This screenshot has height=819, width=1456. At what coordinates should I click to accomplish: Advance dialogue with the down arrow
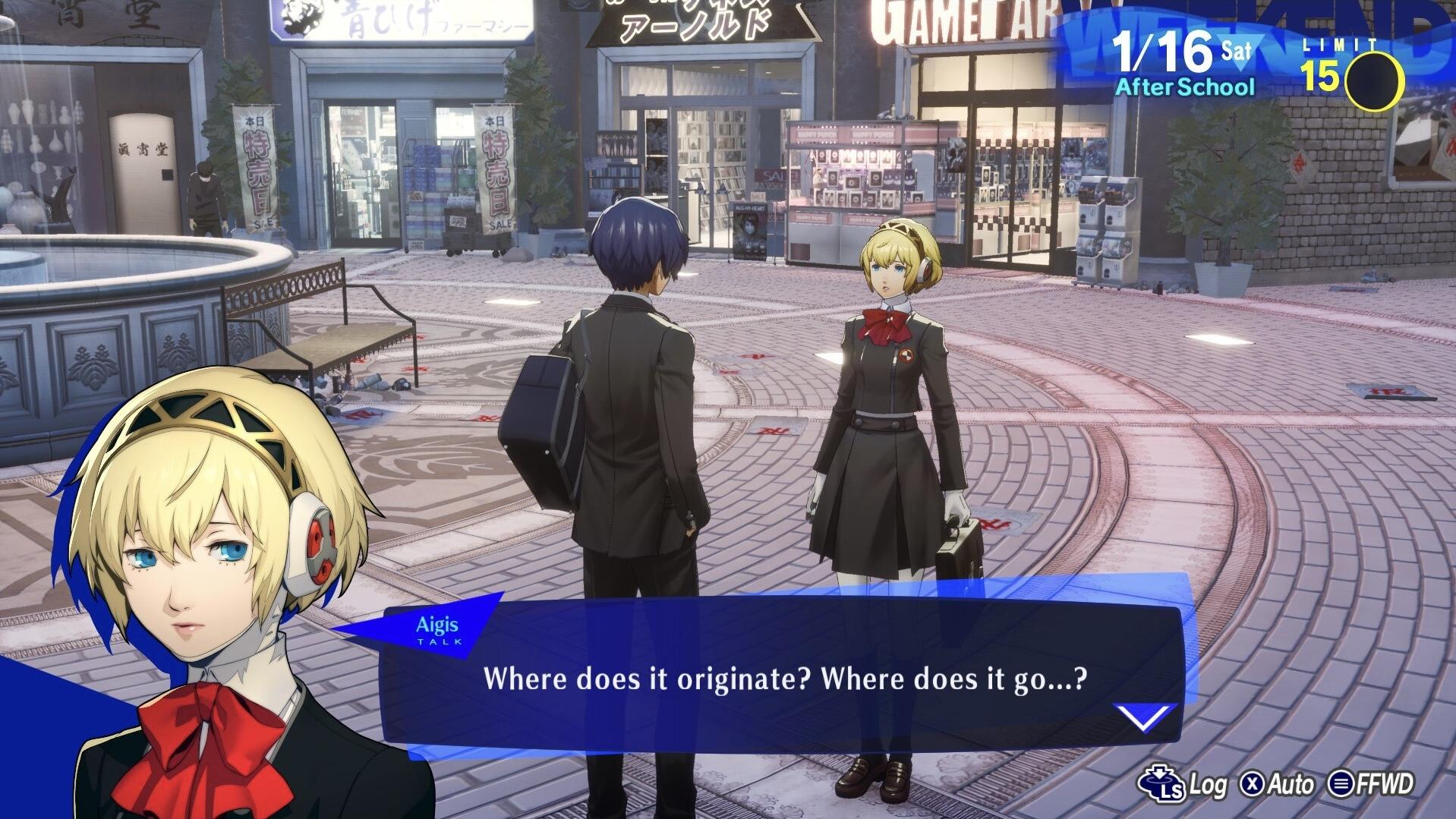tap(1144, 716)
